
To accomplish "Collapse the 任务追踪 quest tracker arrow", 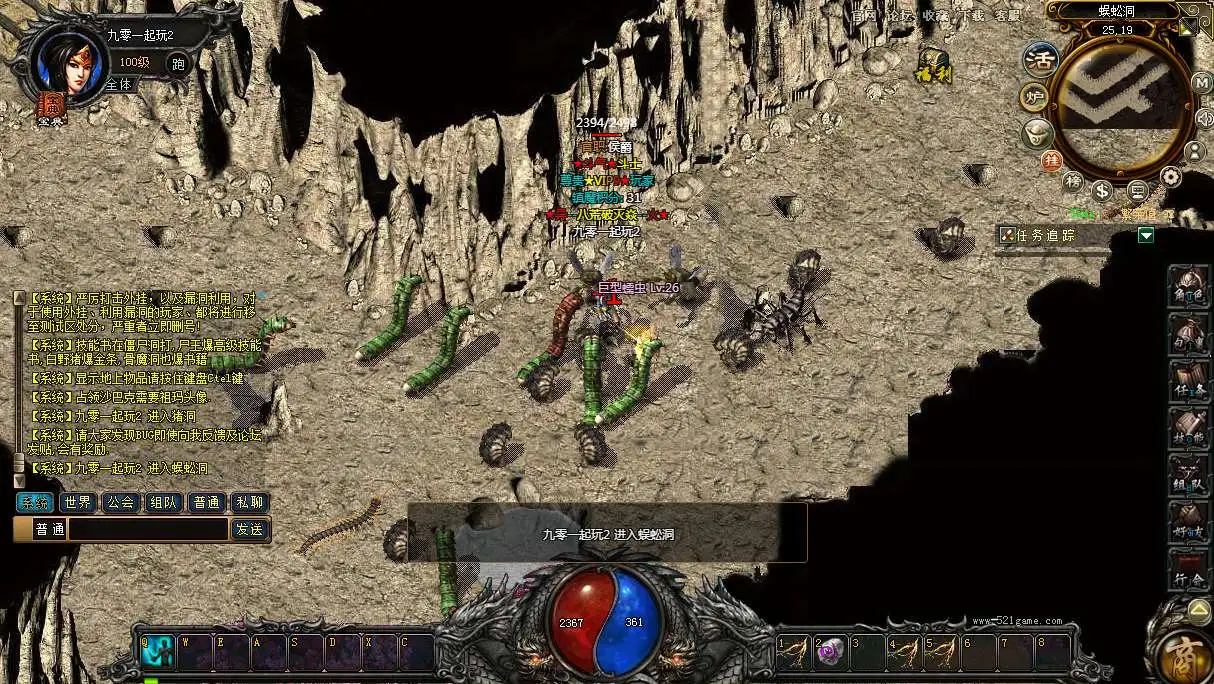I will (1146, 235).
